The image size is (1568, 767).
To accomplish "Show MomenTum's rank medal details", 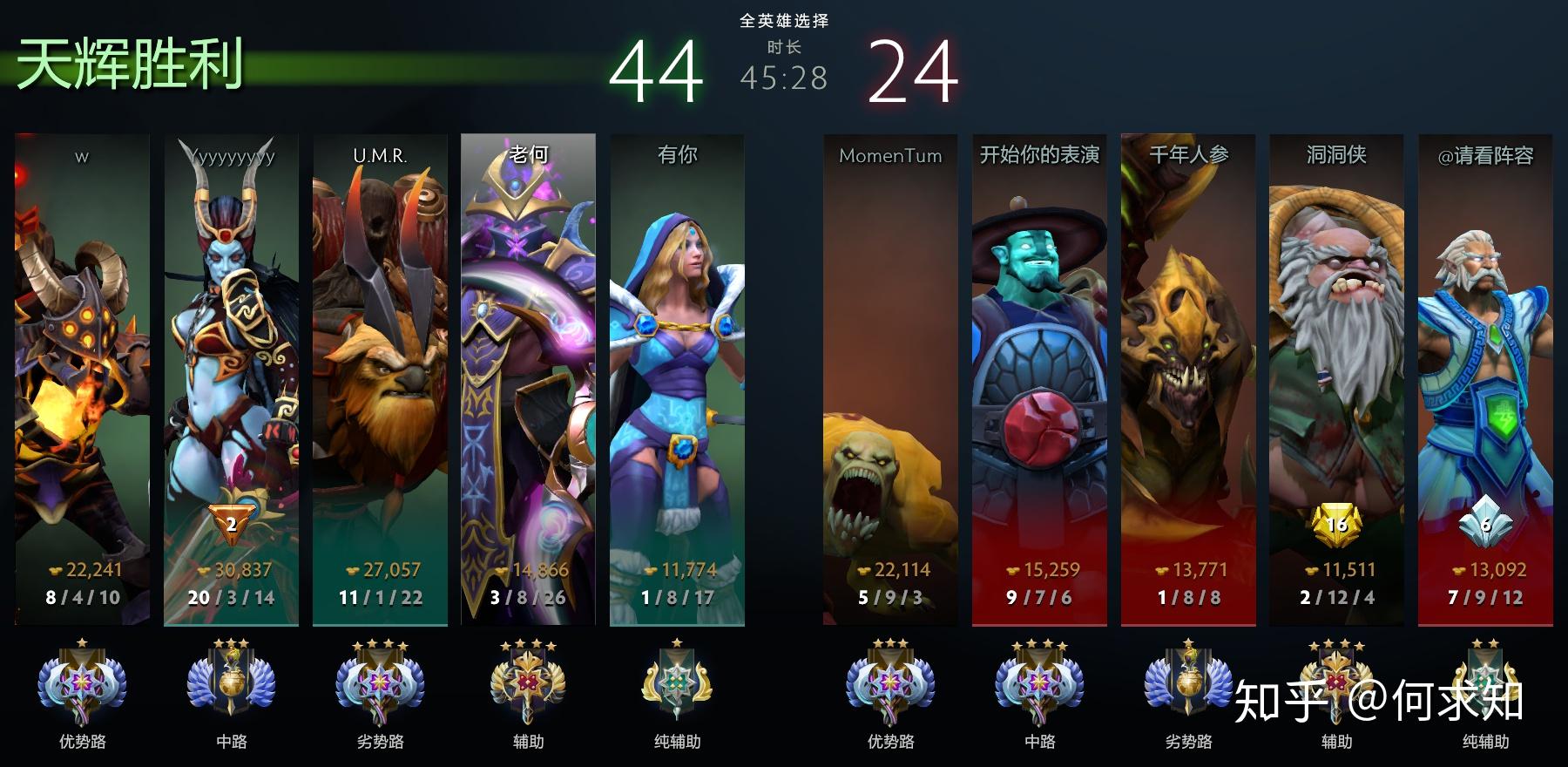I will click(x=890, y=683).
